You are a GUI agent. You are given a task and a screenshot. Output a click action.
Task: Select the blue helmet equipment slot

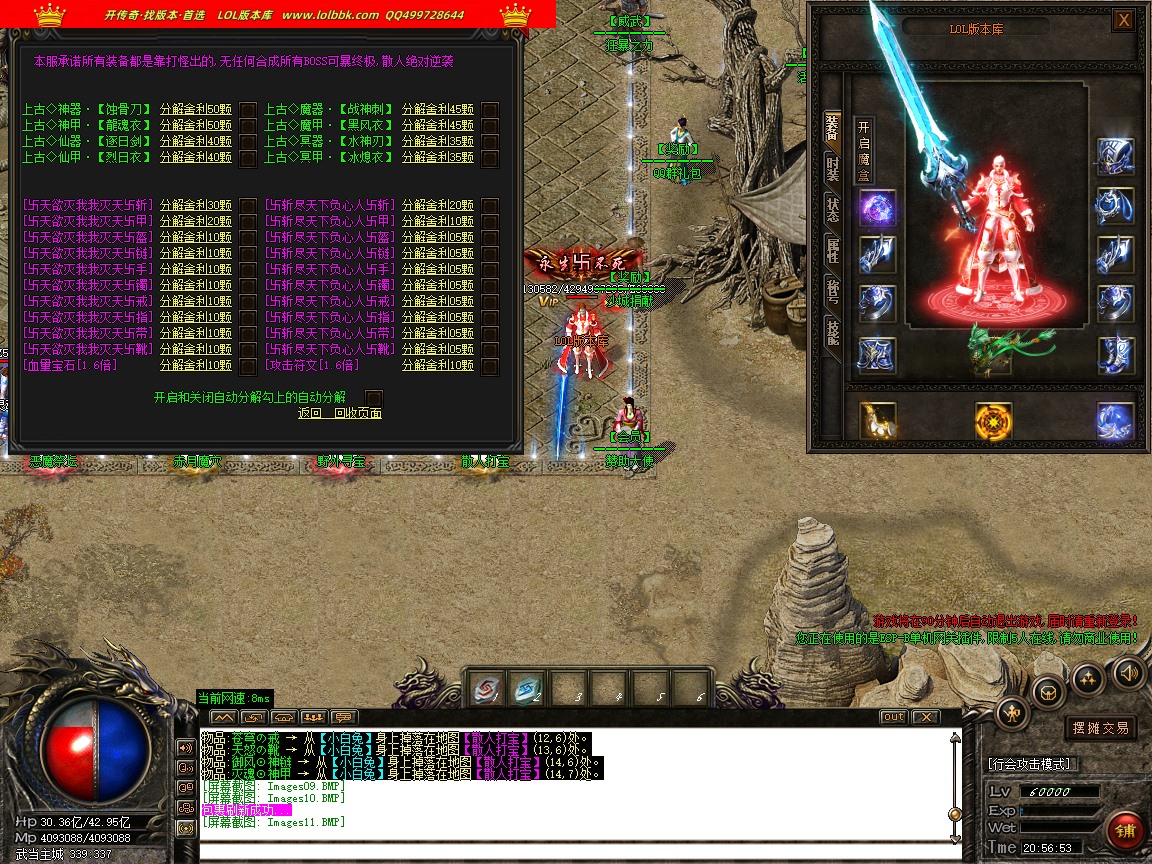coord(1115,155)
